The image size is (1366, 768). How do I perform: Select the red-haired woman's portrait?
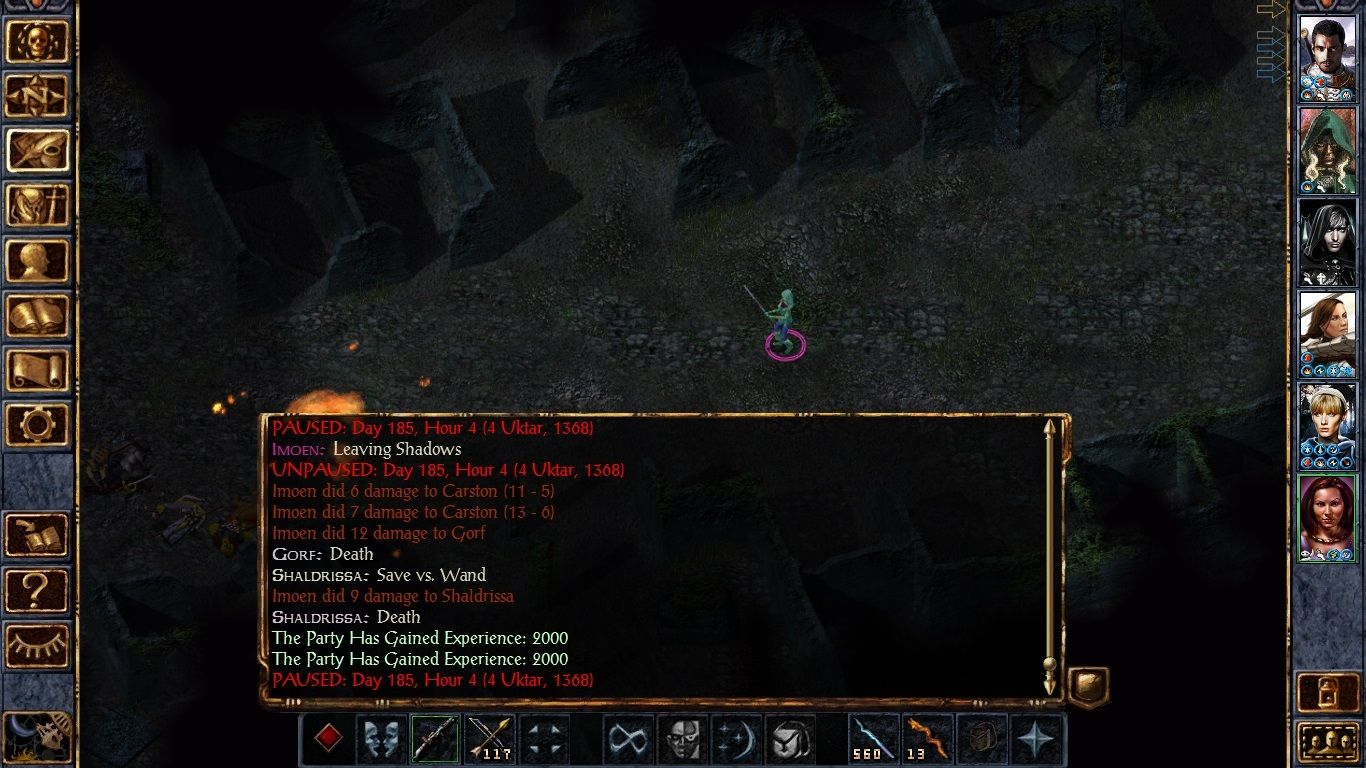click(1326, 518)
